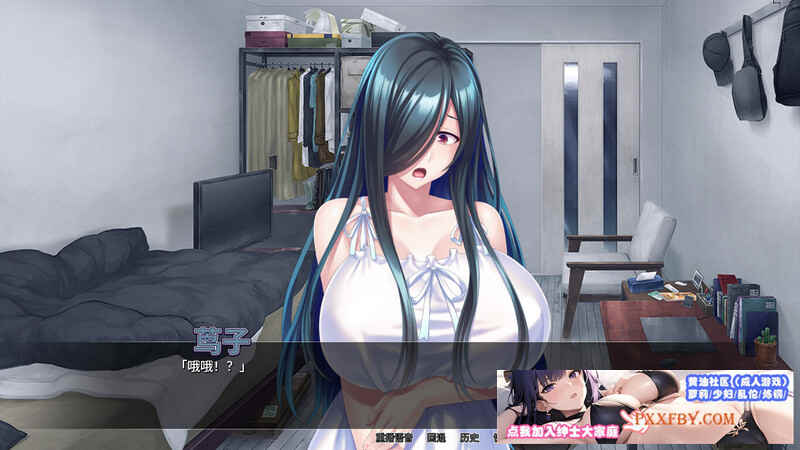Open the 历史 history log

469,438
